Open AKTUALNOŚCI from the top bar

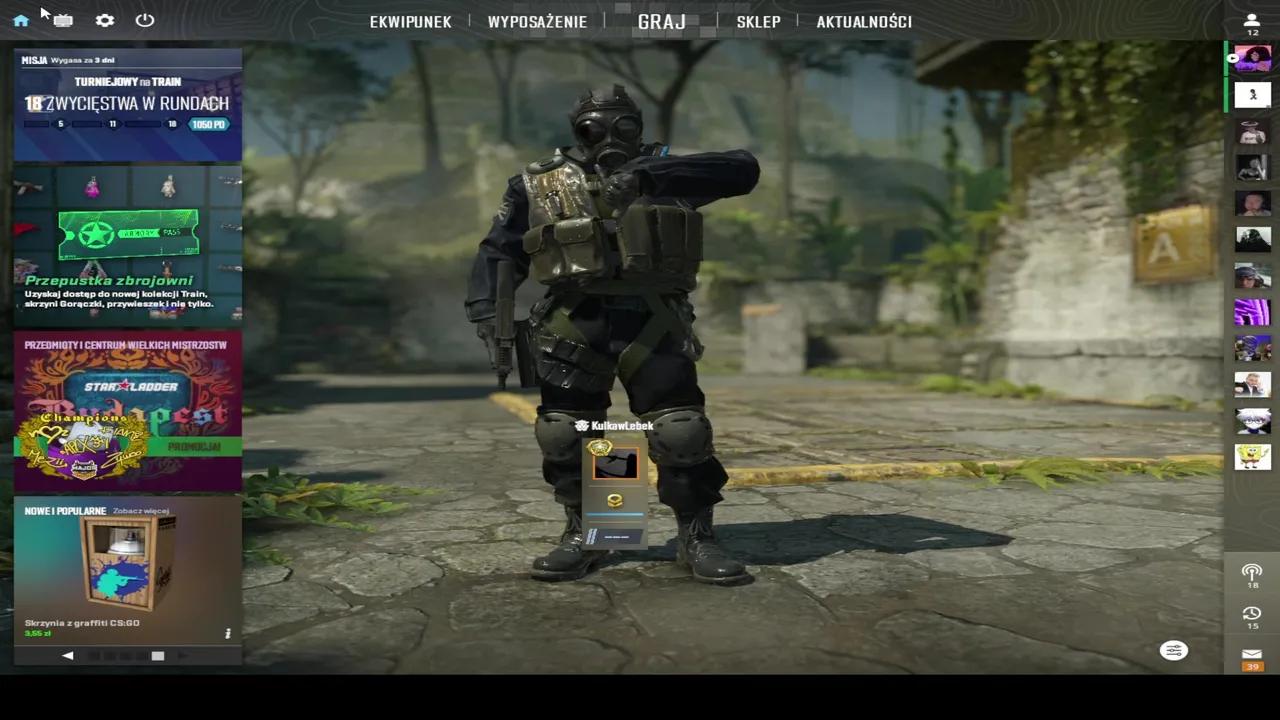click(x=864, y=21)
